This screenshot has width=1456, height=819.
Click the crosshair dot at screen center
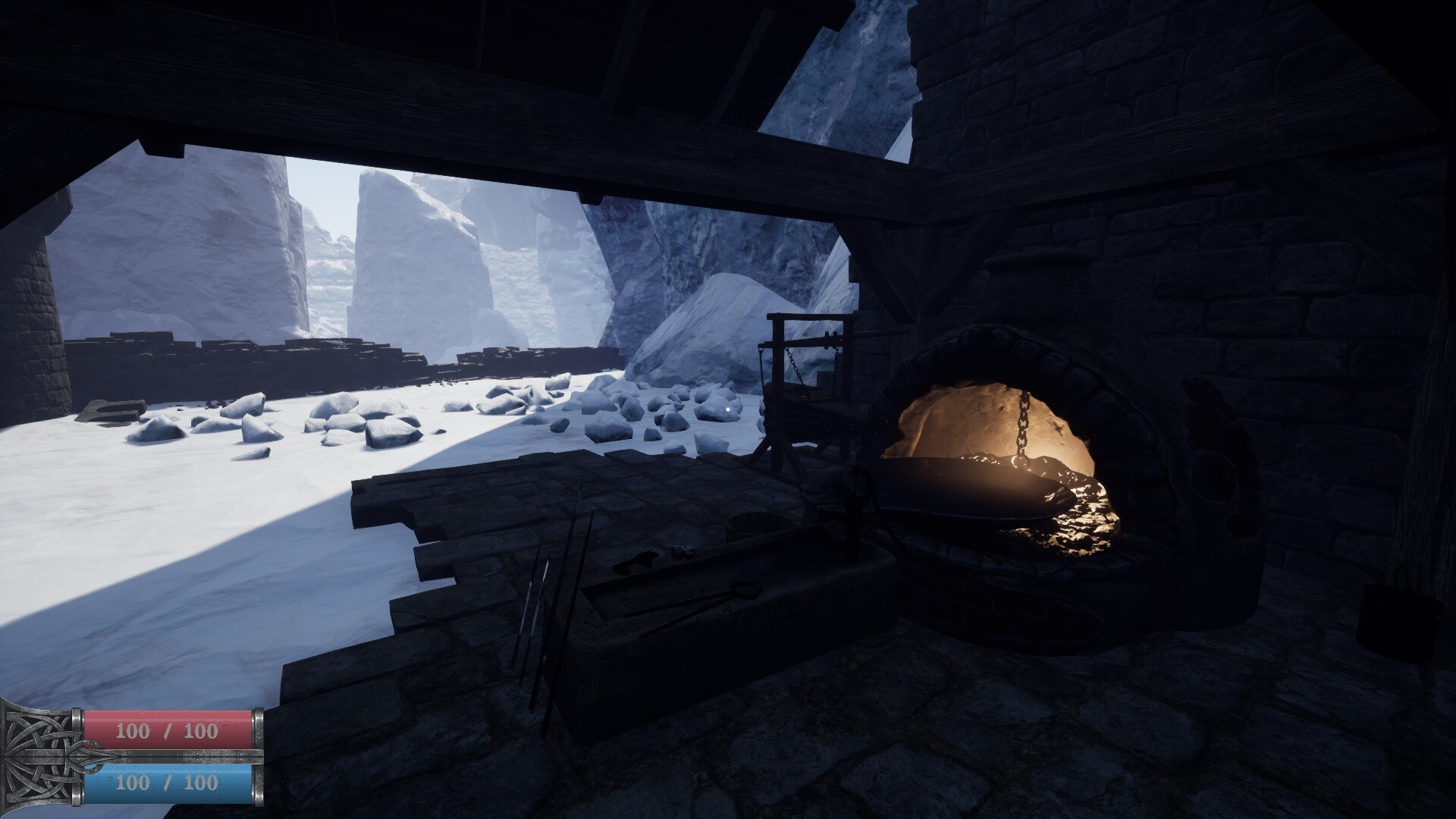728,408
